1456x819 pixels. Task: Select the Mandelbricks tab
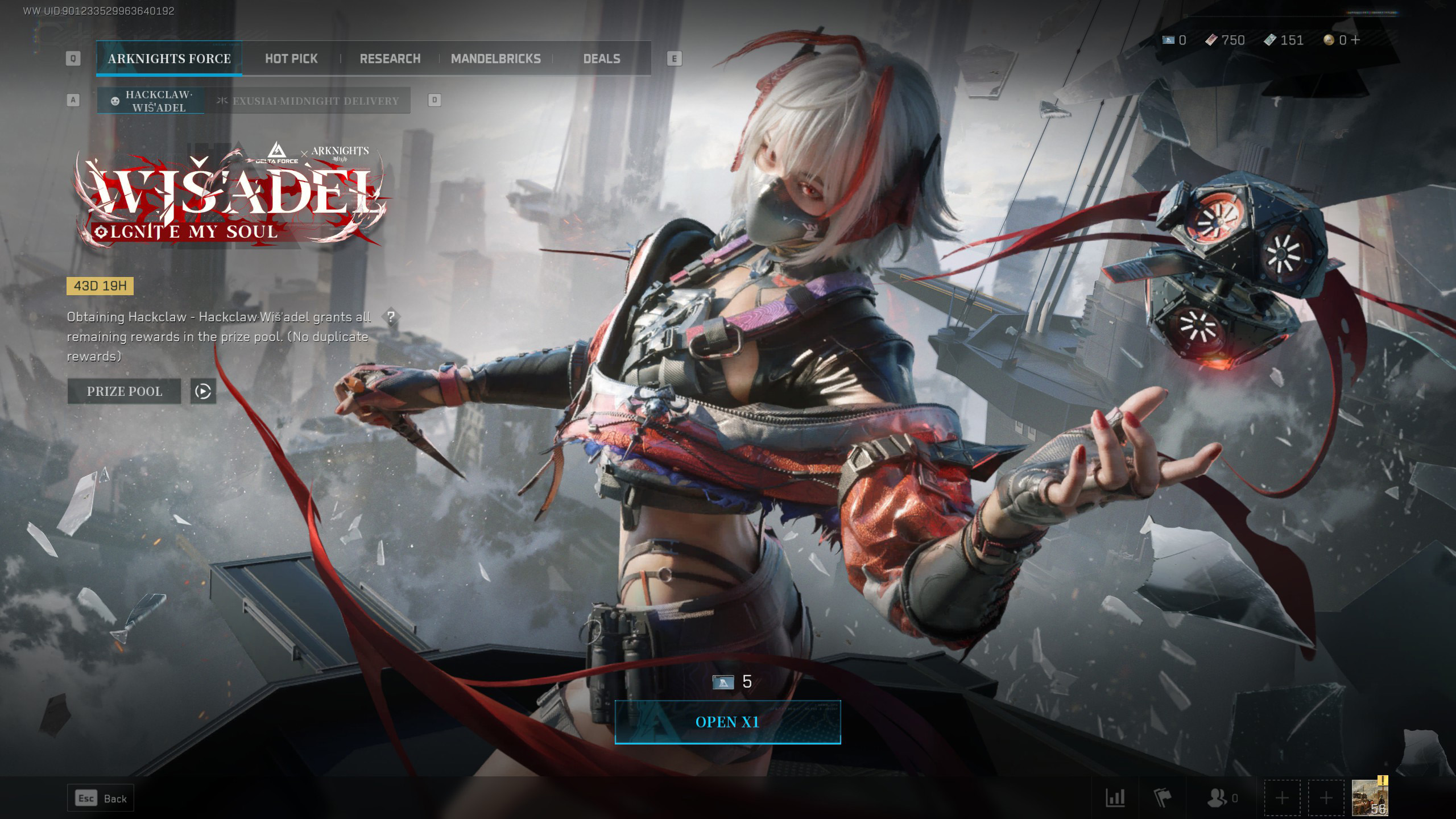pyautogui.click(x=495, y=59)
